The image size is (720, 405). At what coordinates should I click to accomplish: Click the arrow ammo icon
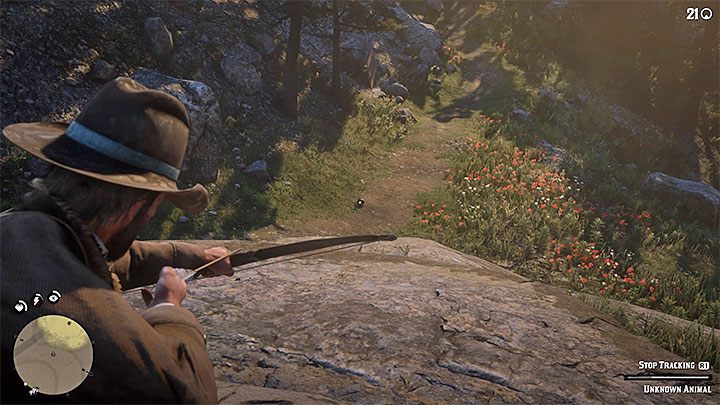coord(706,13)
